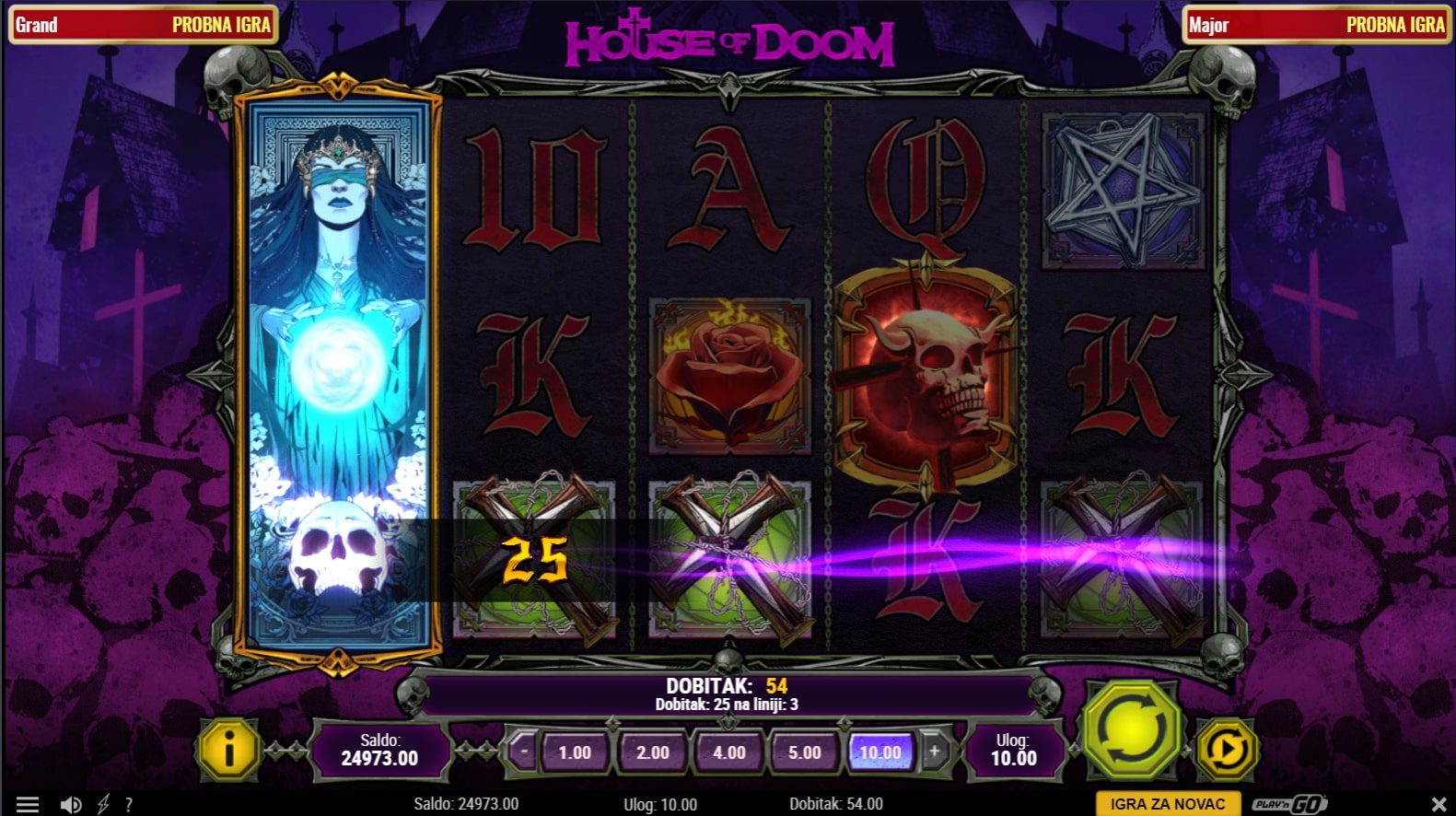Open the yellow info paytable button

228,750
